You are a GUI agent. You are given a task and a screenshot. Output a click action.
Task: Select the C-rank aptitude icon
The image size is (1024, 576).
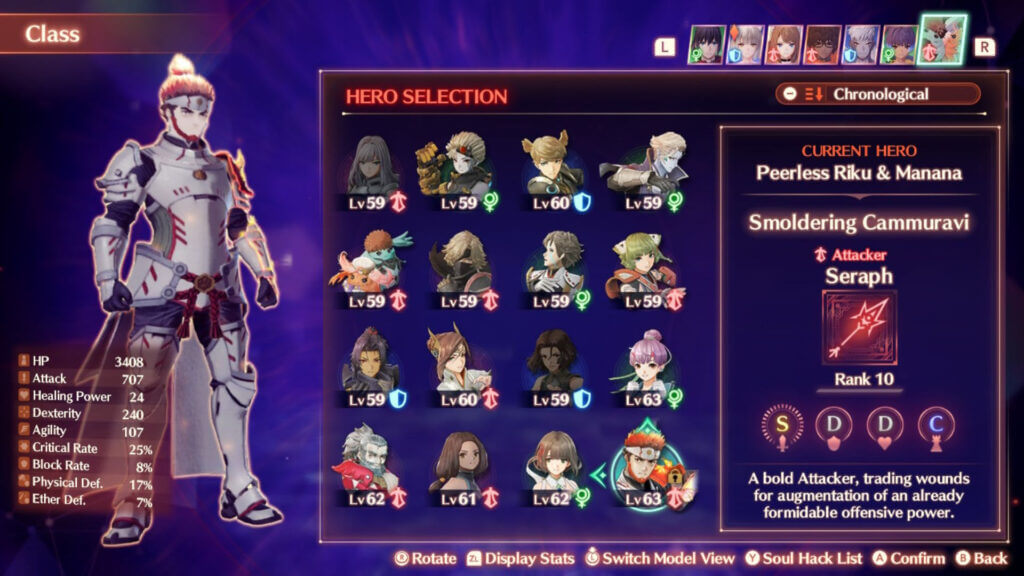pos(935,423)
